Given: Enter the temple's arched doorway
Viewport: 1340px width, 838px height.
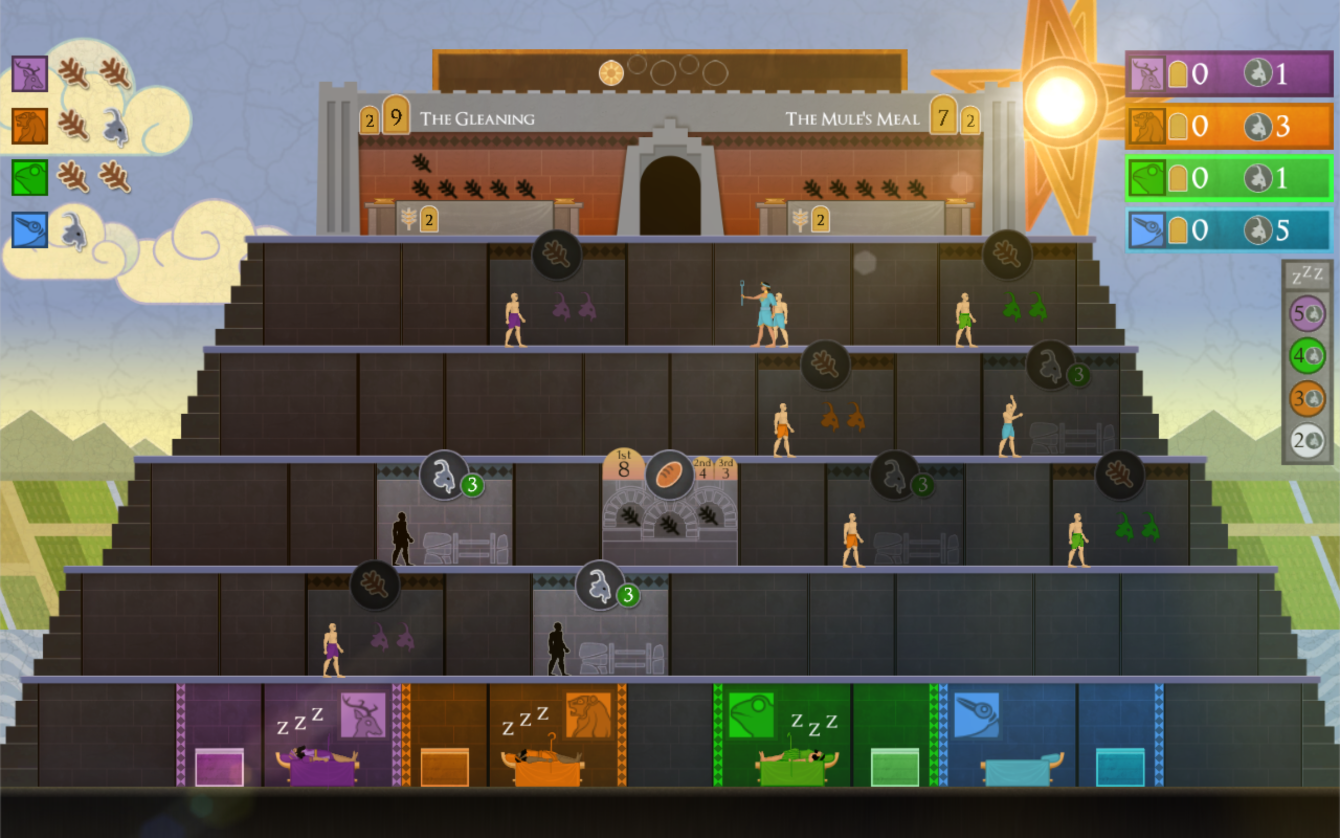Looking at the screenshot, I should click(670, 197).
